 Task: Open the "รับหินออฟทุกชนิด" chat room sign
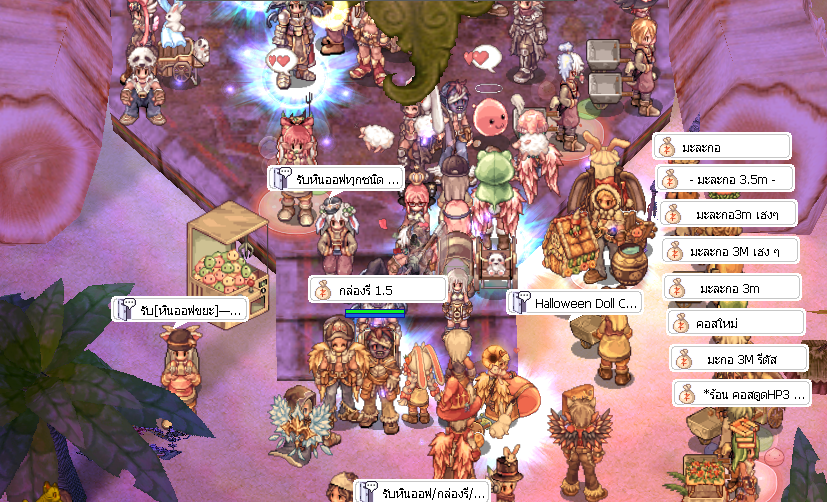pos(336,179)
